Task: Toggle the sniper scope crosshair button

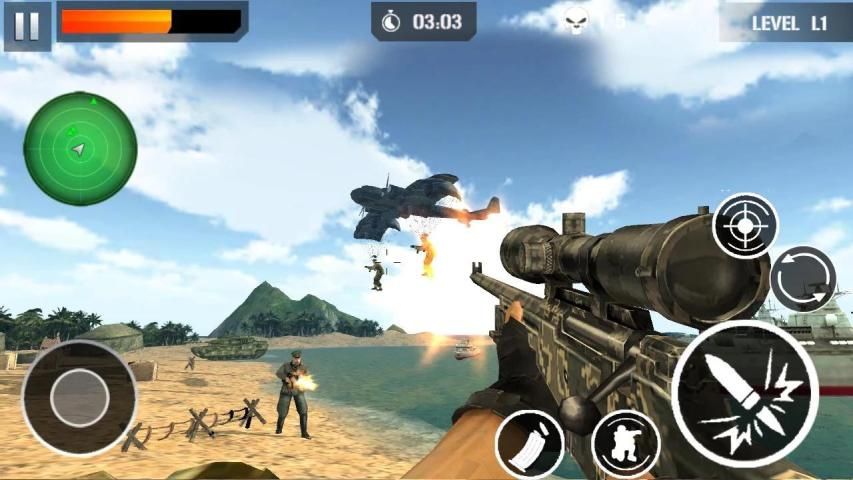Action: pyautogui.click(x=745, y=226)
